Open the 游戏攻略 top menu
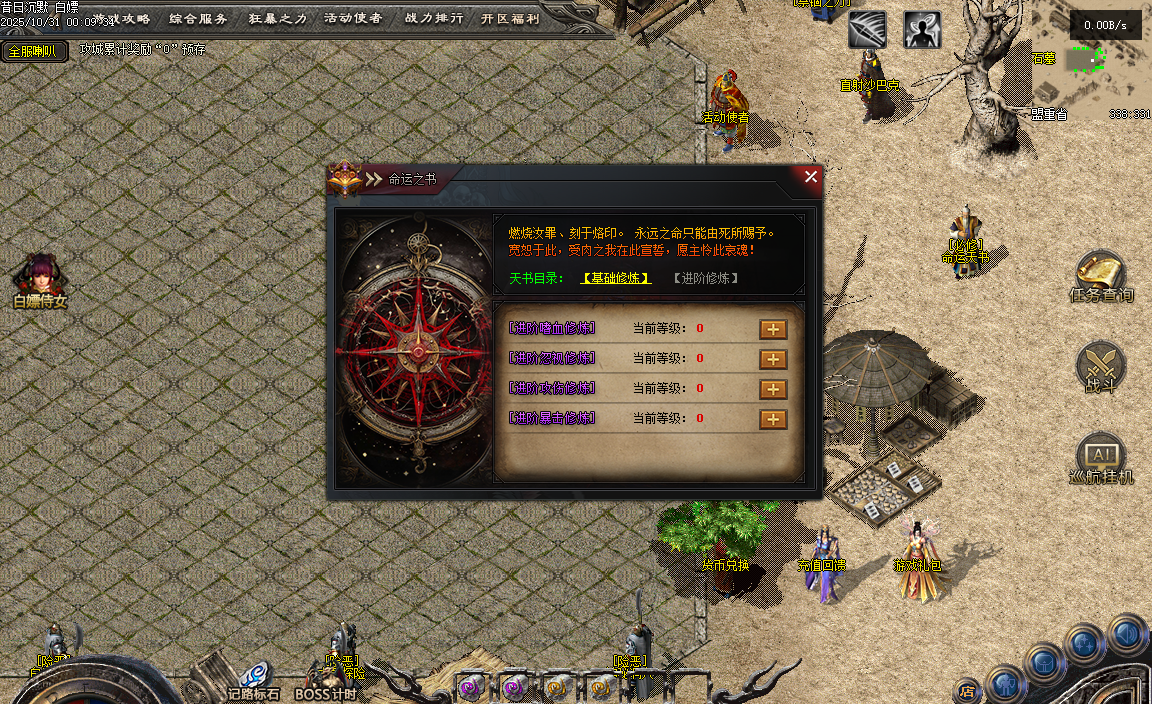The width and height of the screenshot is (1152, 704). coord(121,18)
